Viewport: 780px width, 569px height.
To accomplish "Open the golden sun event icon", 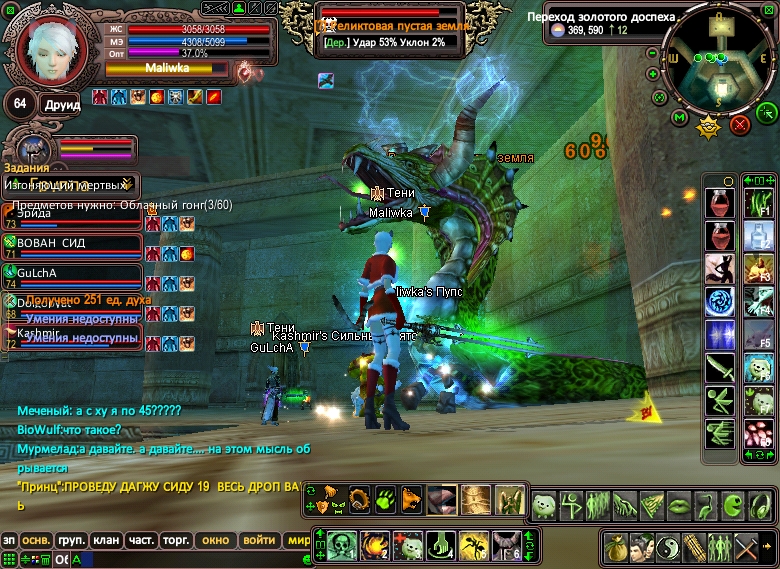I will (x=710, y=126).
